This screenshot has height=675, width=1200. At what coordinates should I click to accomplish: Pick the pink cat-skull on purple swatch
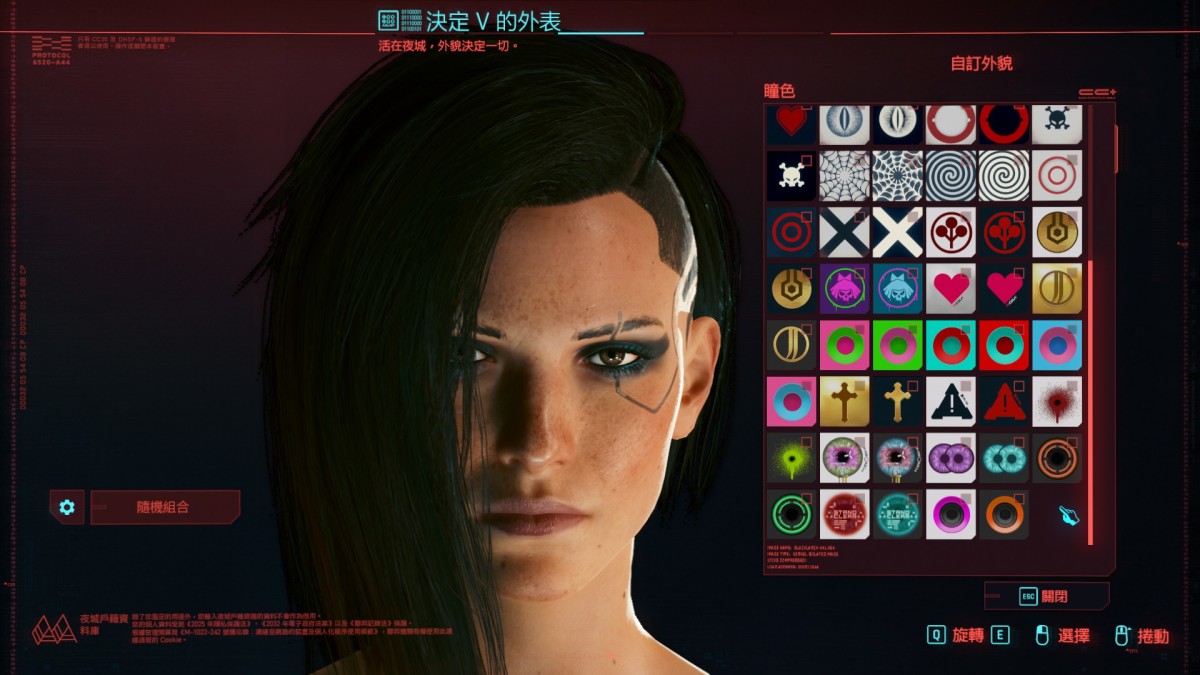pyautogui.click(x=845, y=289)
